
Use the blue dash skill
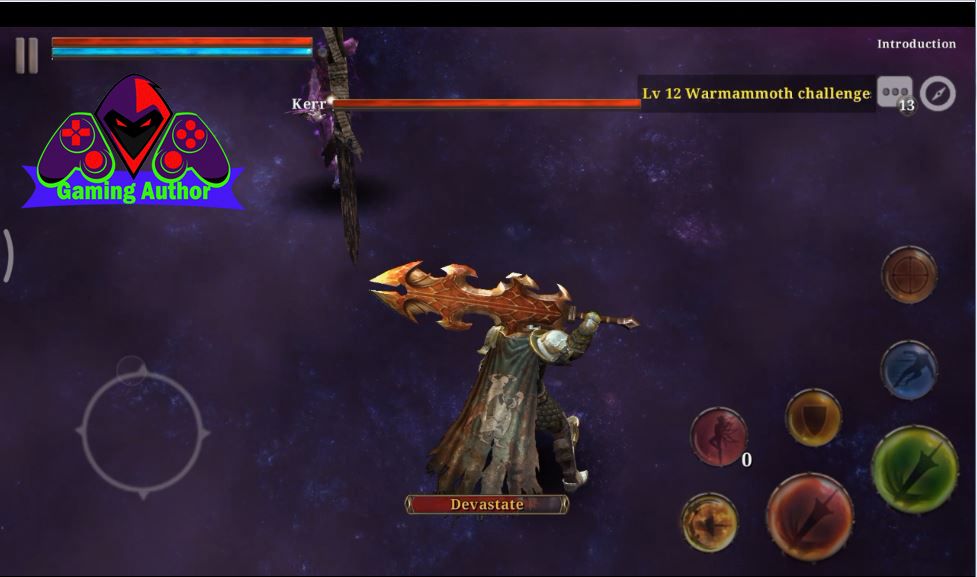point(909,370)
